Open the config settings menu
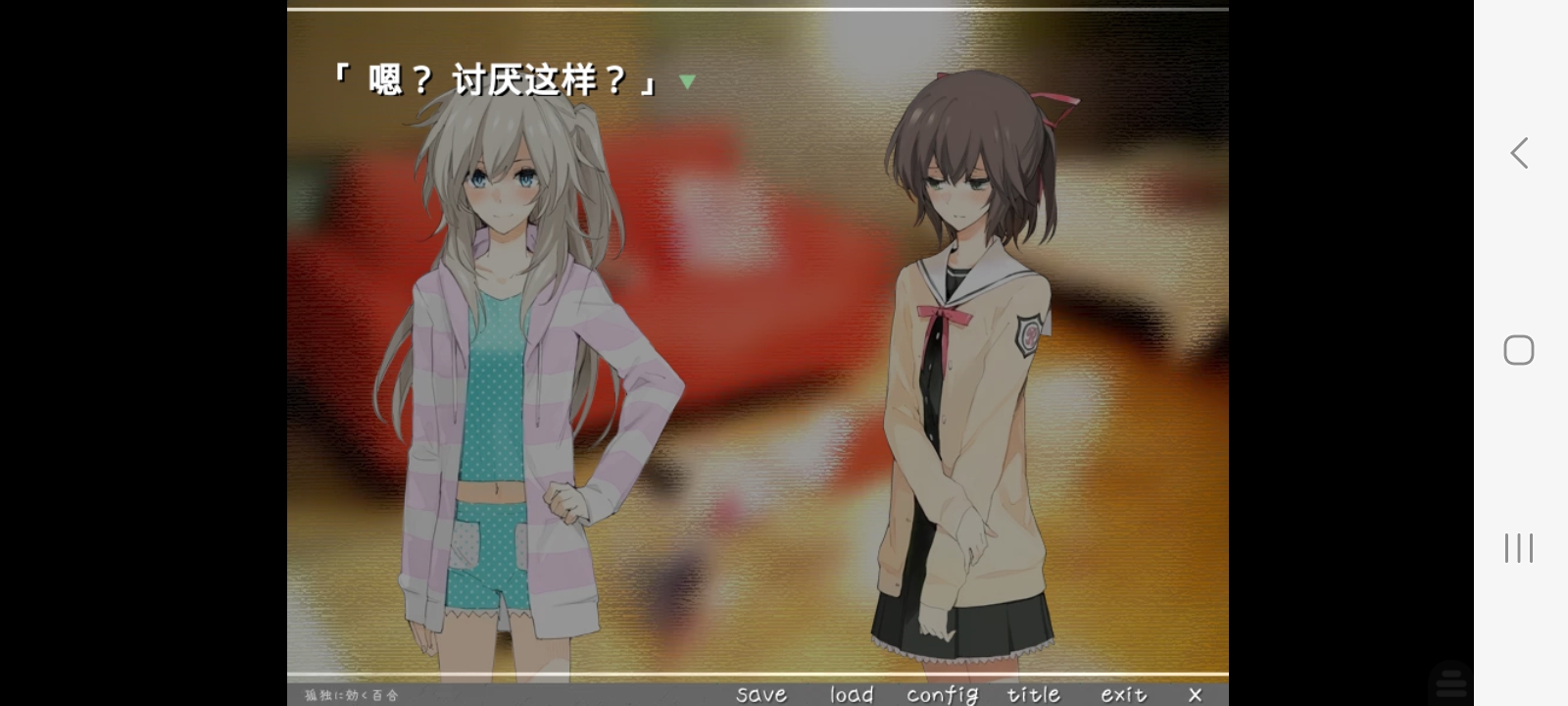This screenshot has width=1568, height=706. coord(942,693)
